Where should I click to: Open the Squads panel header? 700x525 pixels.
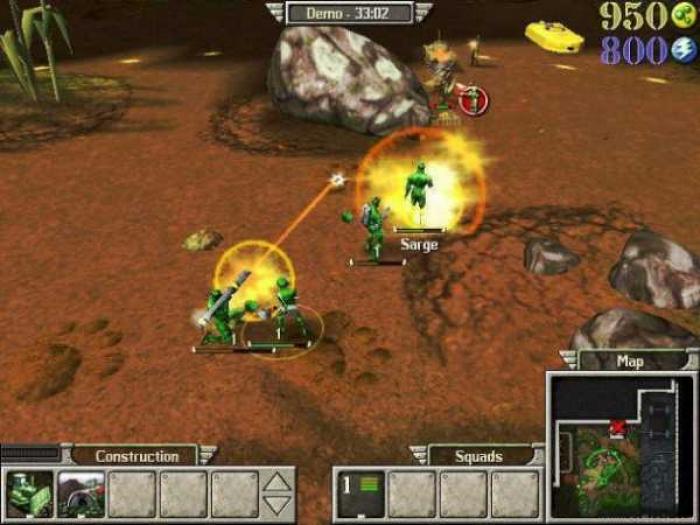(x=479, y=456)
